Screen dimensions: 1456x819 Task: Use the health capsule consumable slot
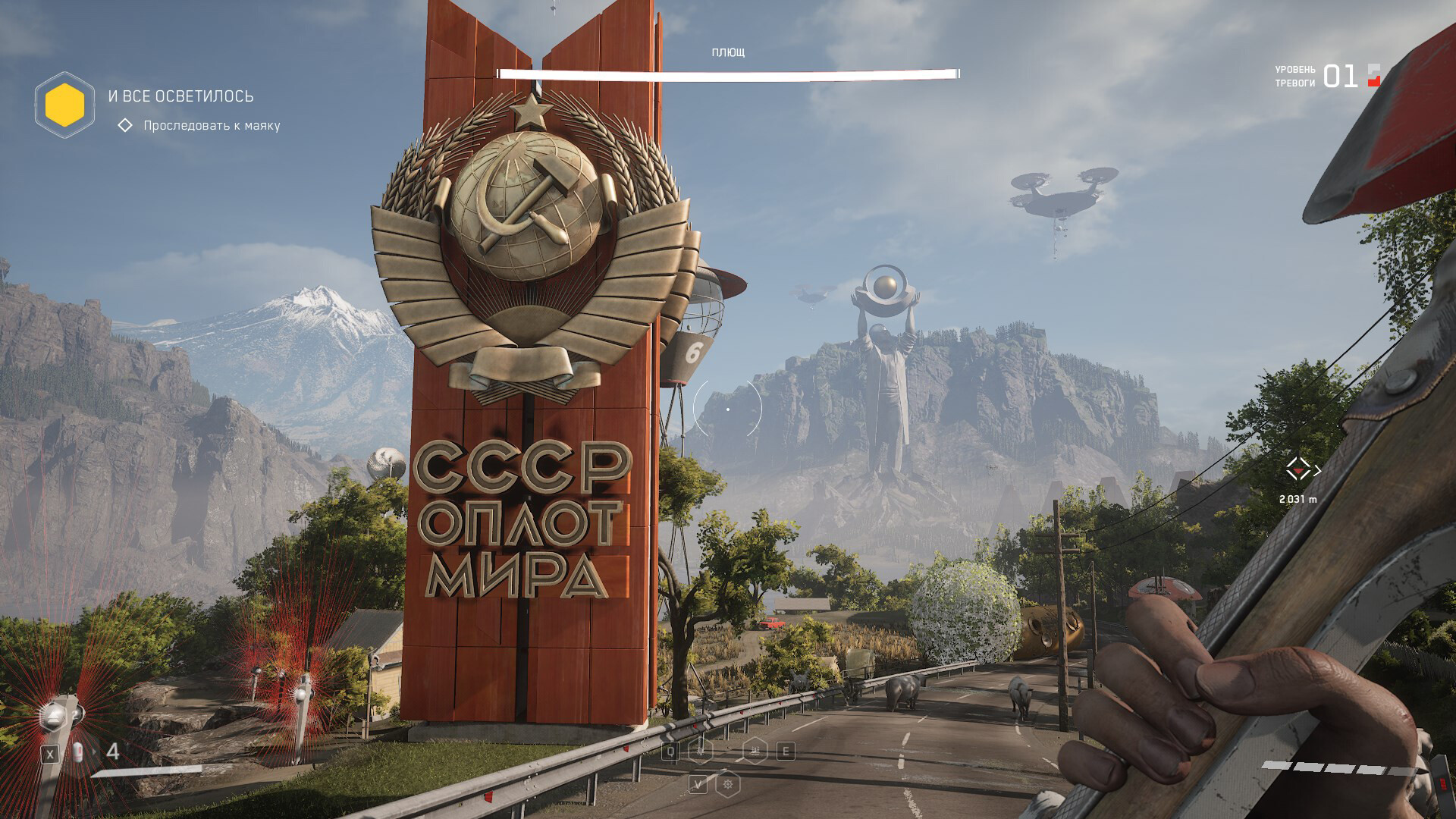click(x=77, y=753)
